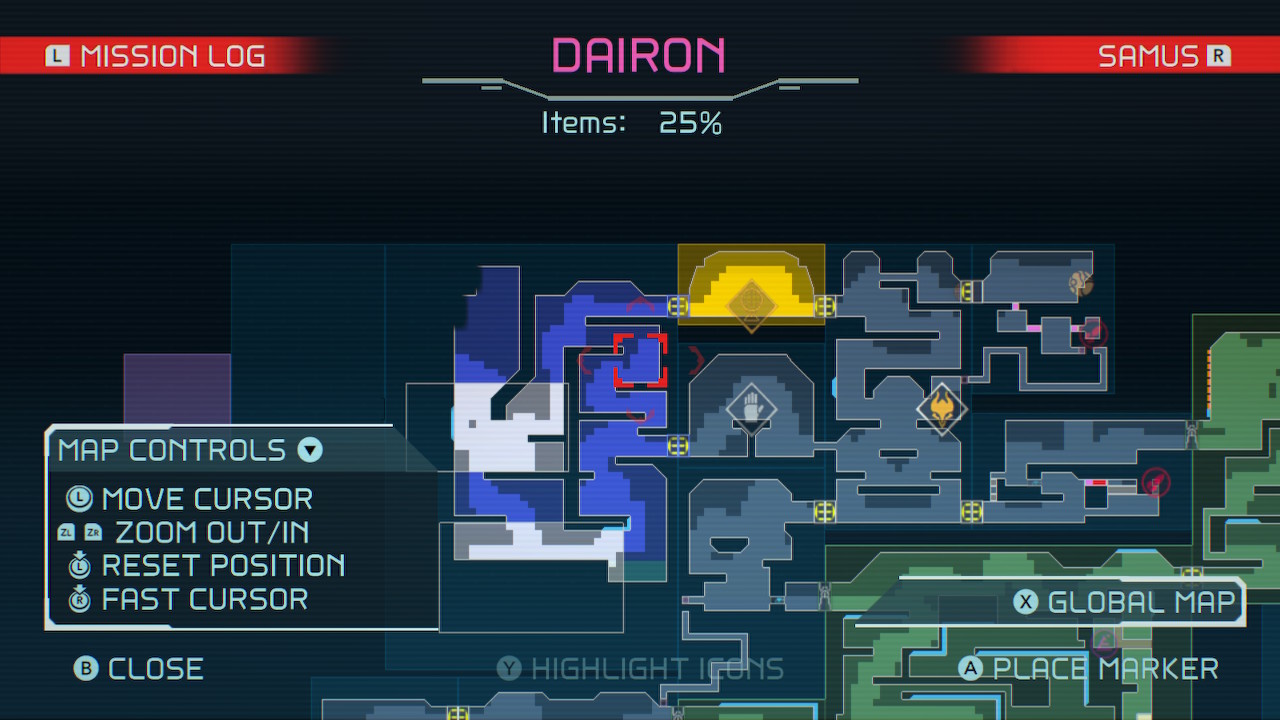
Task: Select the brown creature icon in top-right room
Action: point(1079,285)
